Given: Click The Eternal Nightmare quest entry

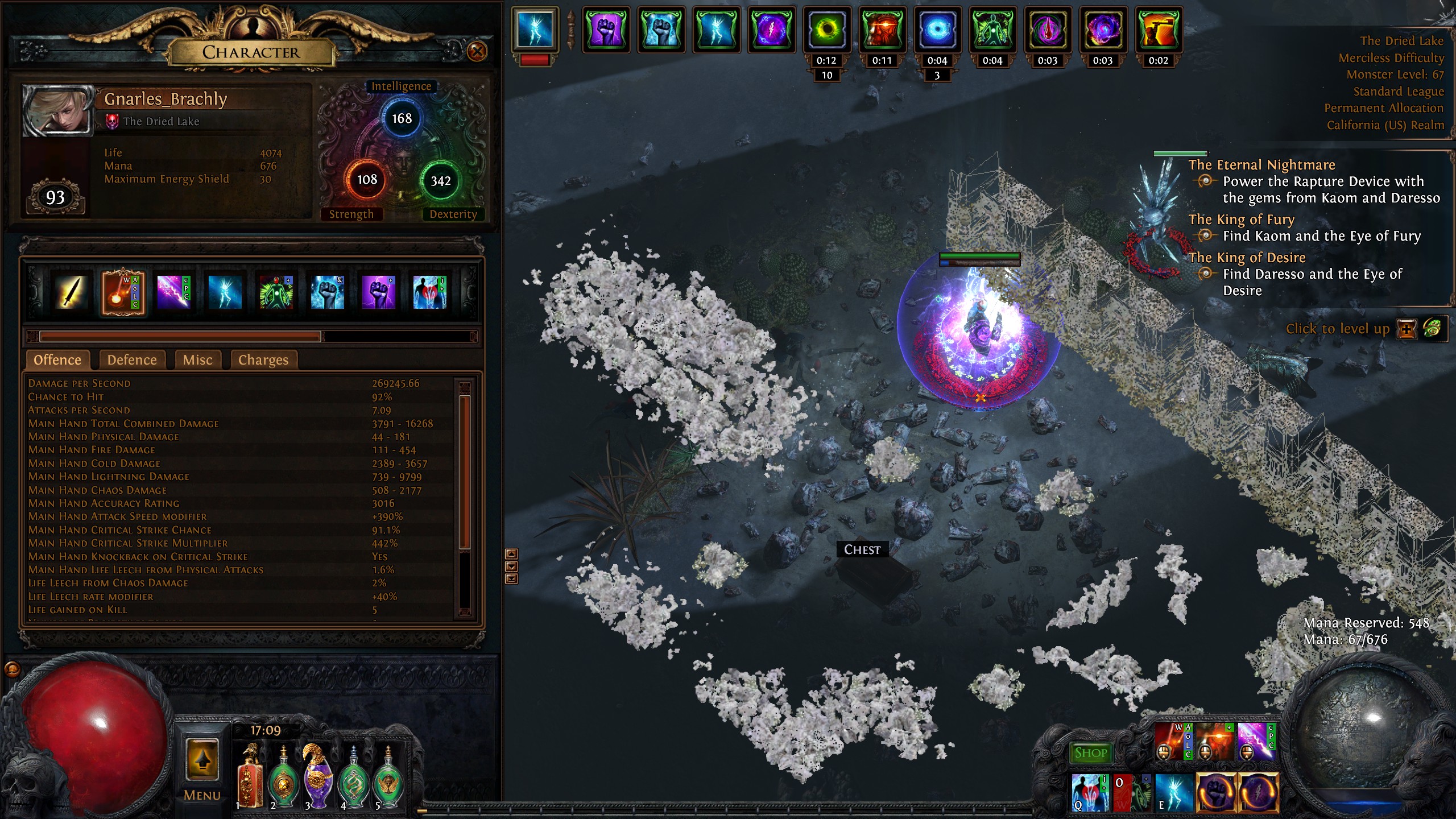Looking at the screenshot, I should [1261, 165].
